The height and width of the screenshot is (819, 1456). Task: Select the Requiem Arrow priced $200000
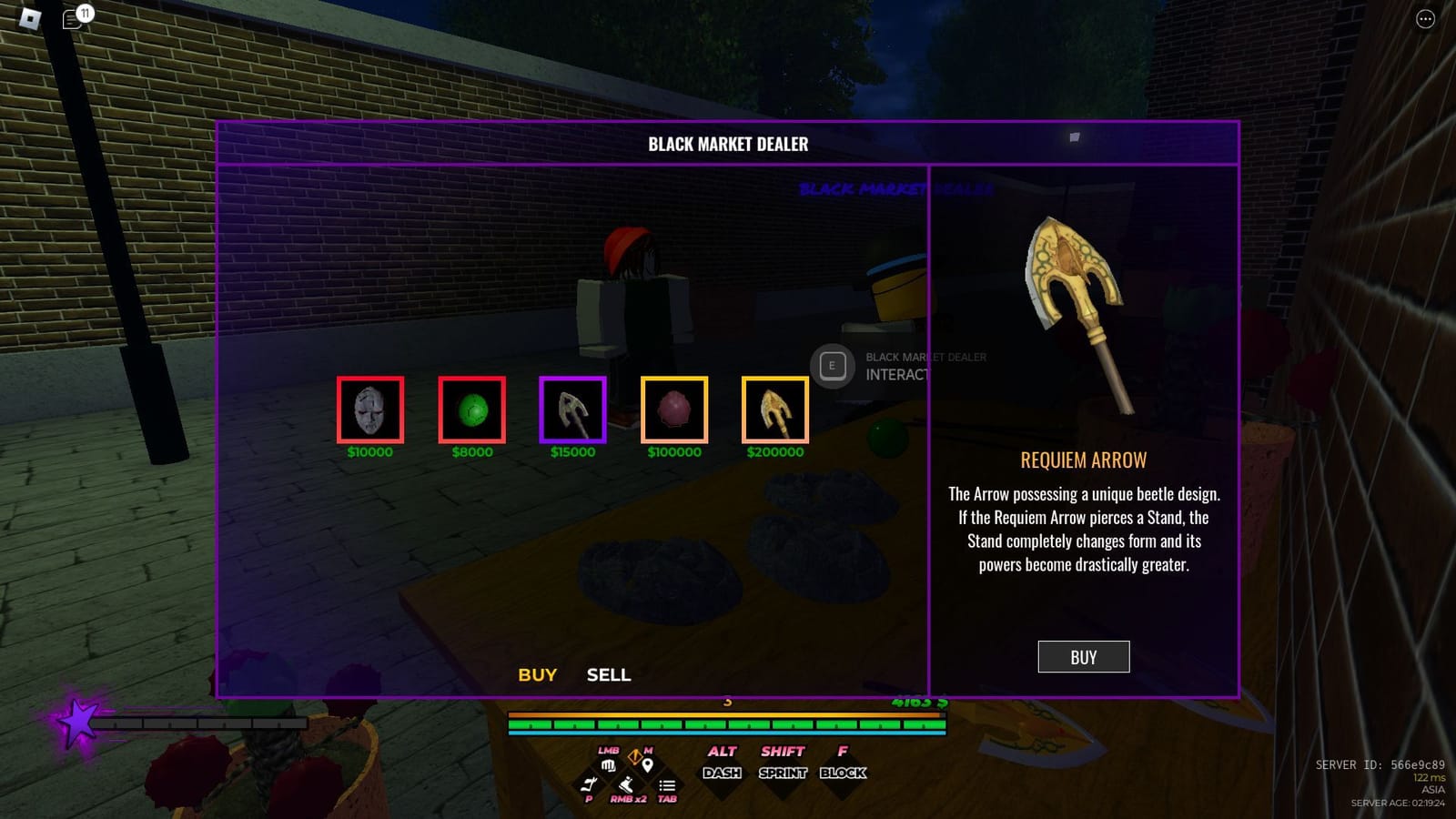coord(774,409)
